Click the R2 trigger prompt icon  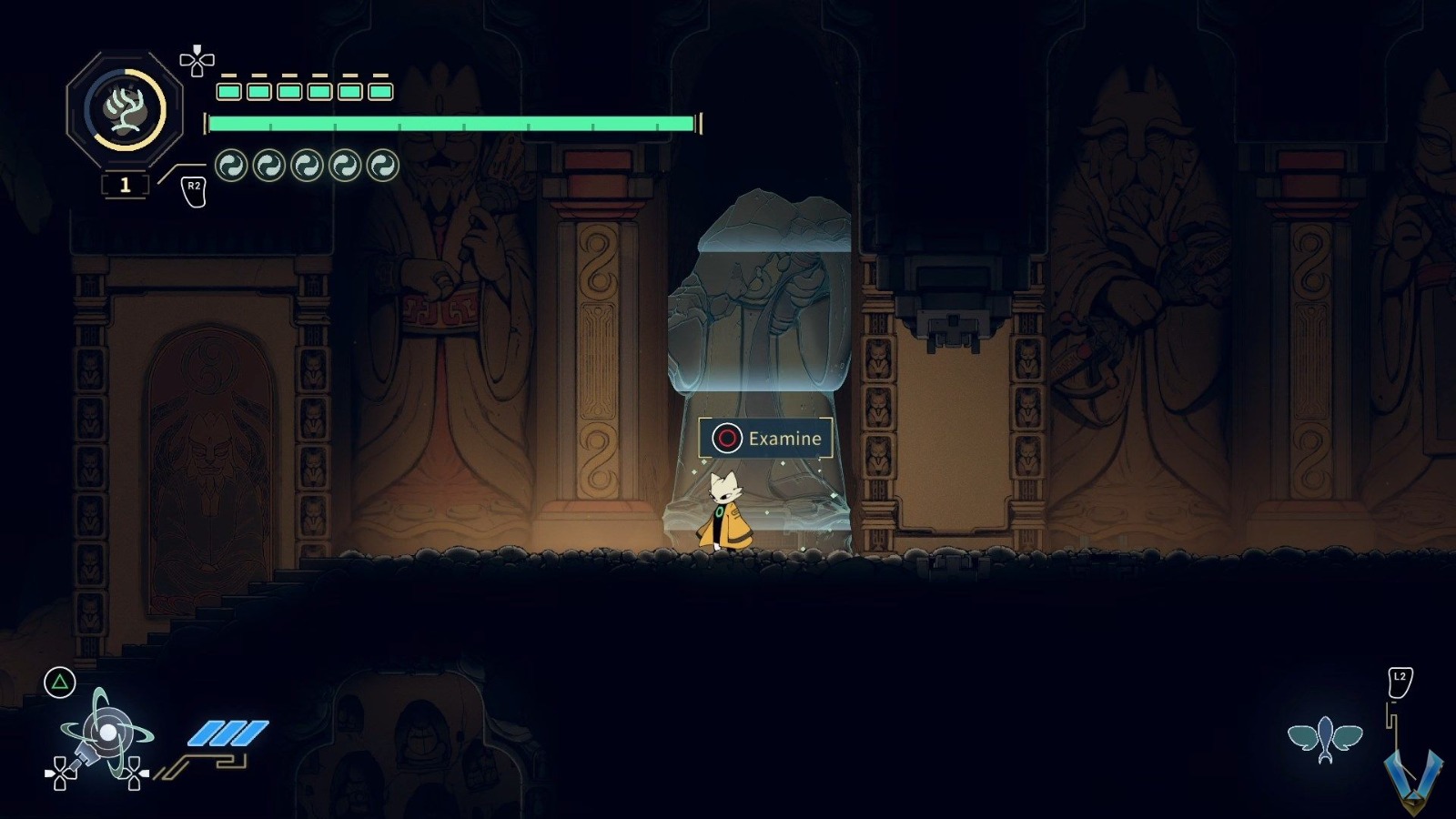coord(193,191)
